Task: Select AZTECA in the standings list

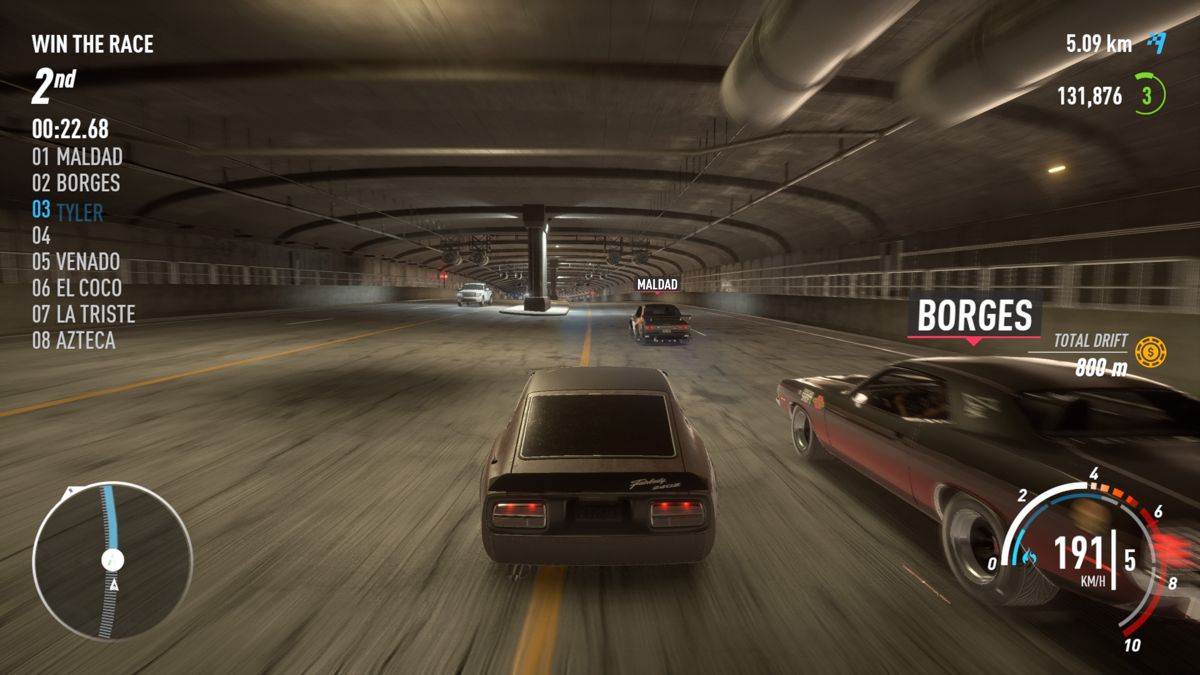Action: [x=73, y=341]
